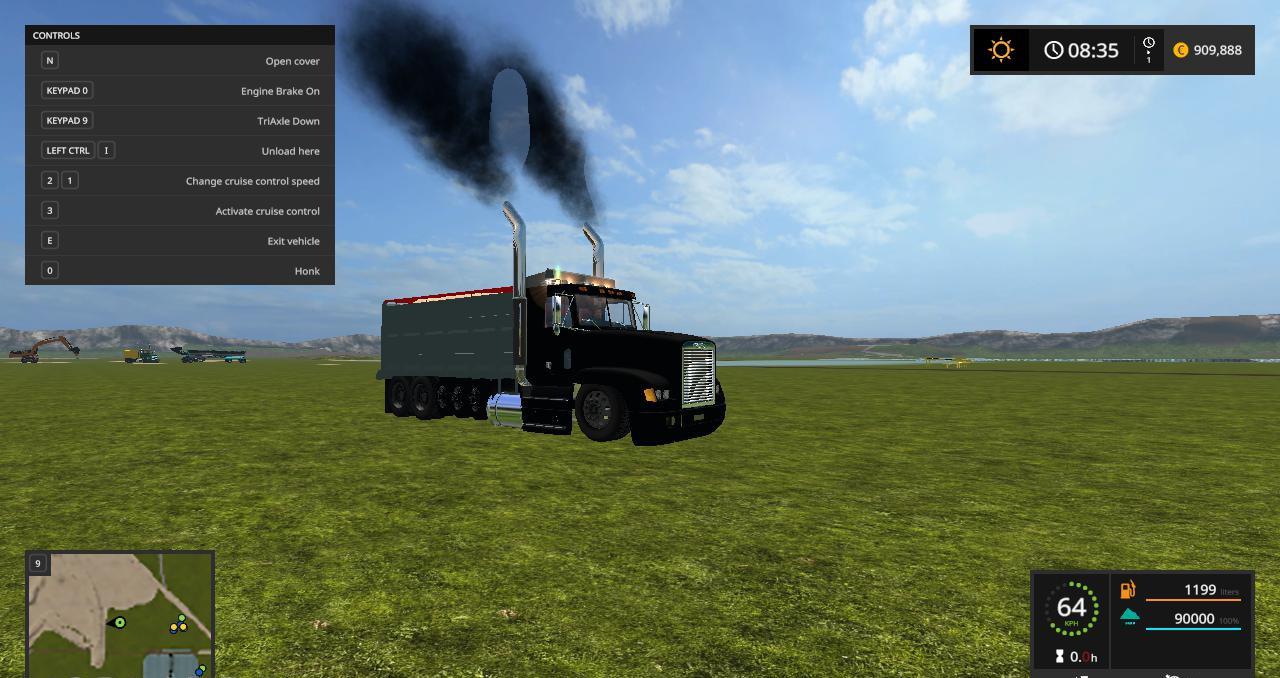Screen dimensions: 1280x678
Task: Click the teal fill level icon
Action: coord(1129,617)
